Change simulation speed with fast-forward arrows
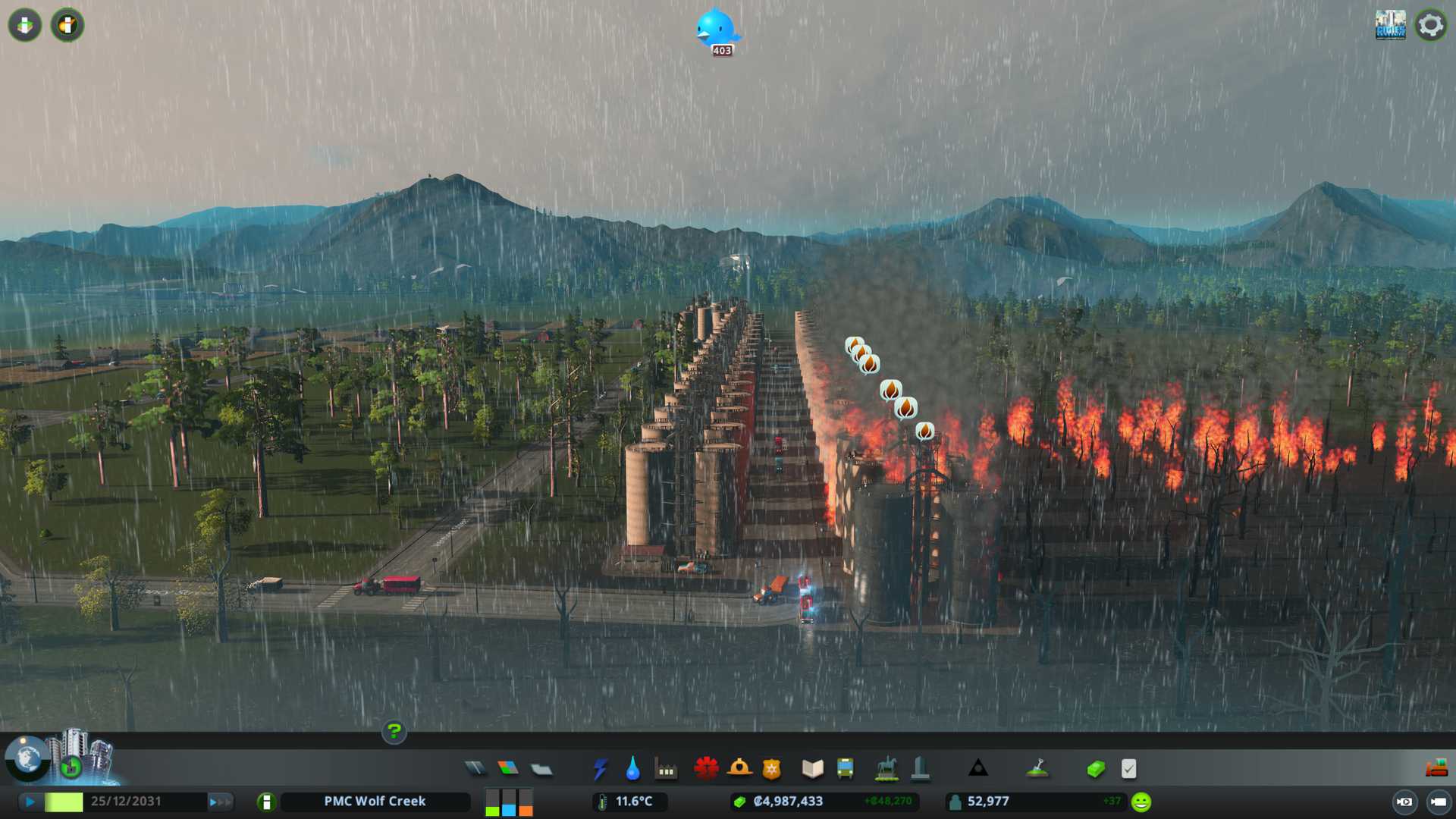The width and height of the screenshot is (1456, 819). click(220, 802)
